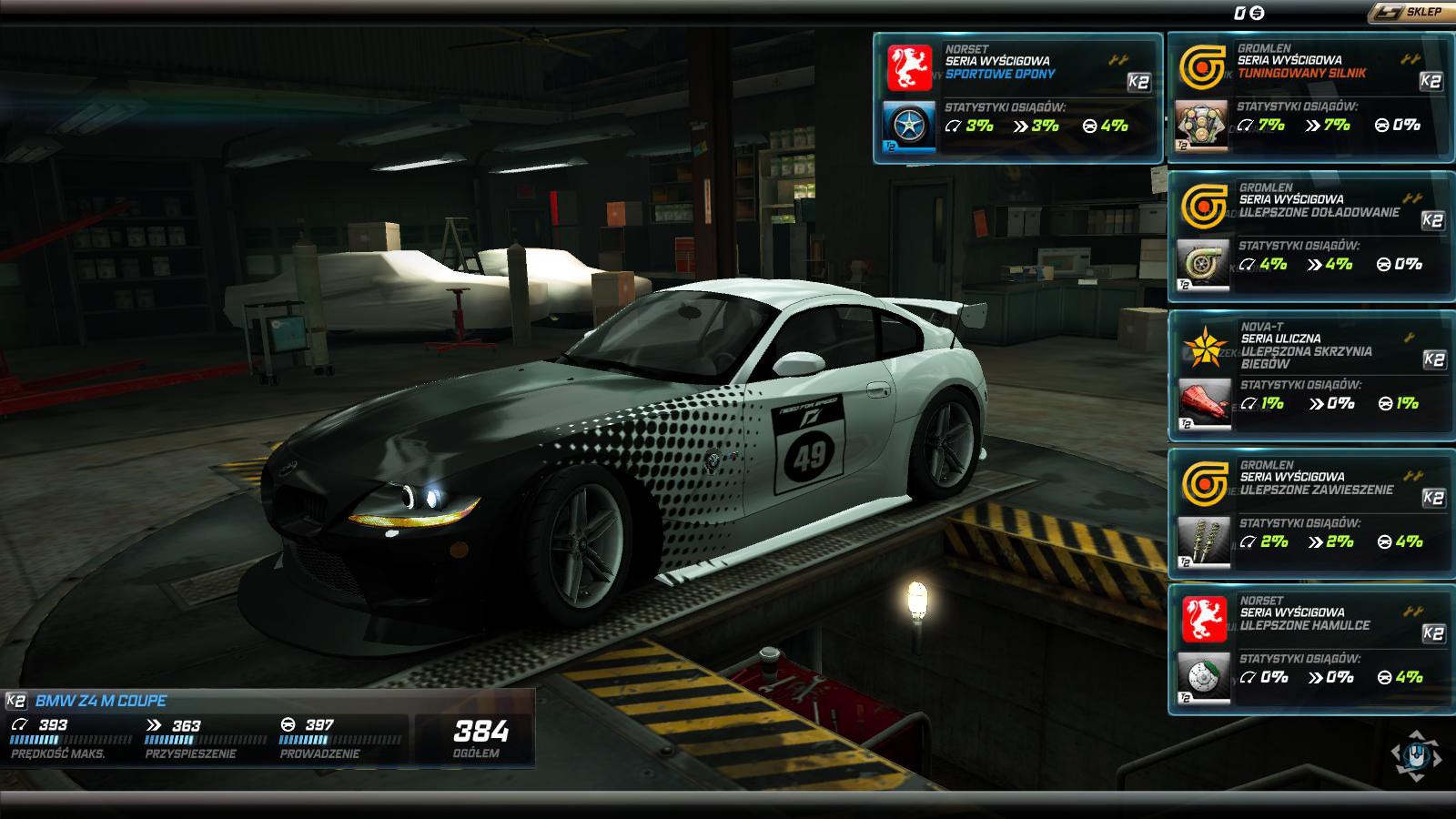Choose the Gromlen Tuningowany Silnik engine card
This screenshot has height=819, width=1456.
pyautogui.click(x=1310, y=98)
